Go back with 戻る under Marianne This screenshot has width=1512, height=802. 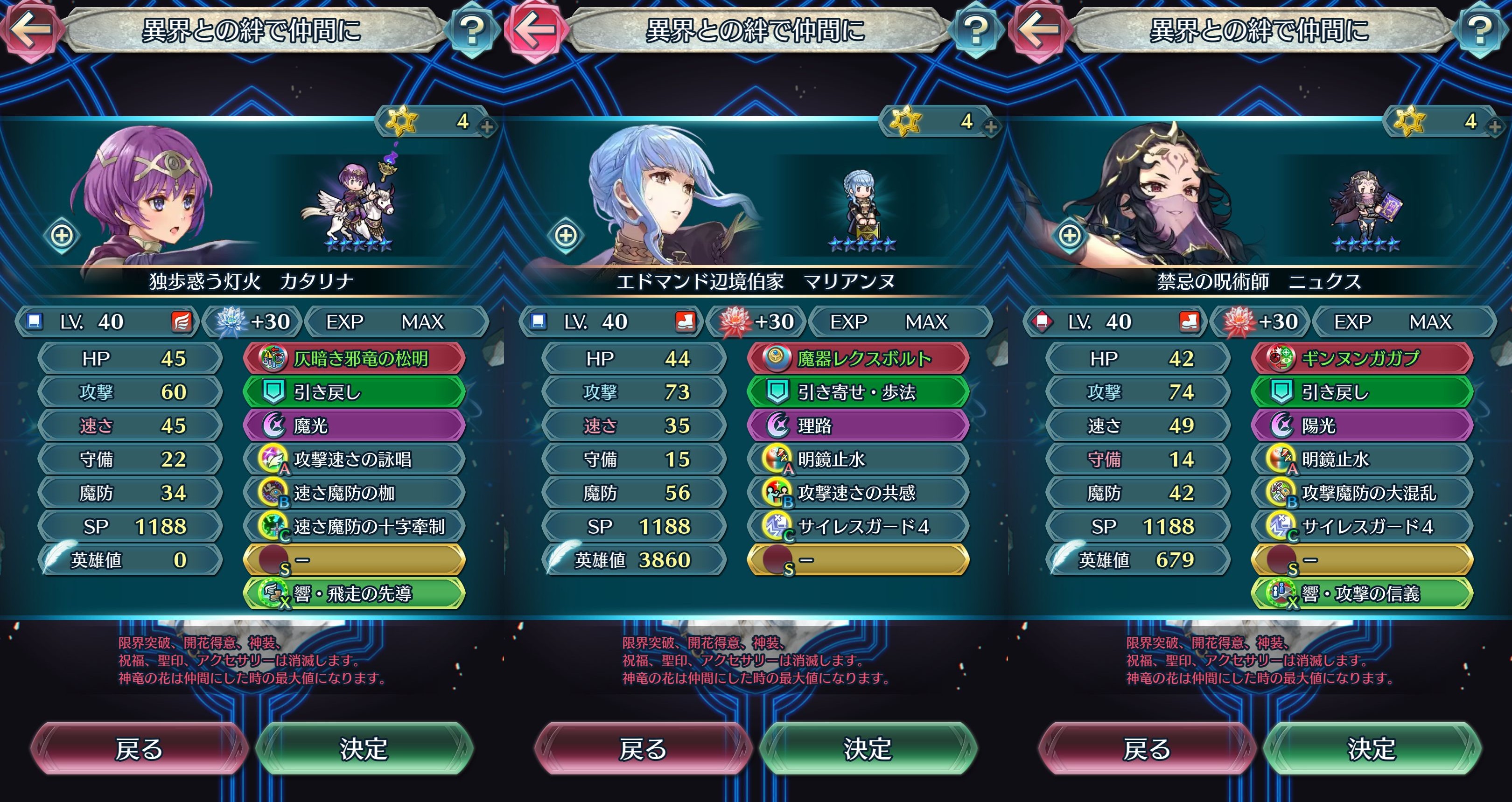(643, 749)
